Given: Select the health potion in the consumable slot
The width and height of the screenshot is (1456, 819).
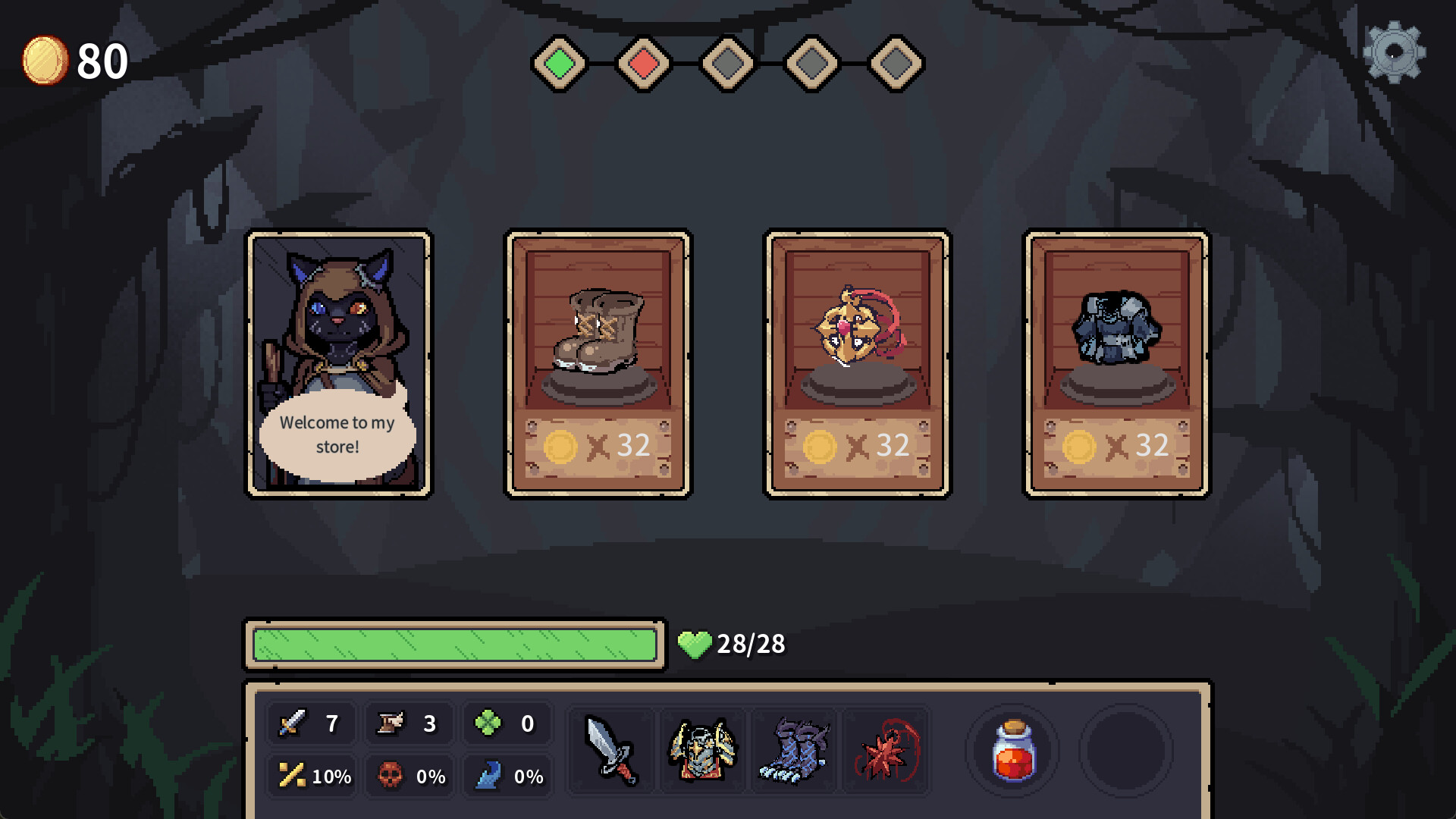Looking at the screenshot, I should (1013, 751).
